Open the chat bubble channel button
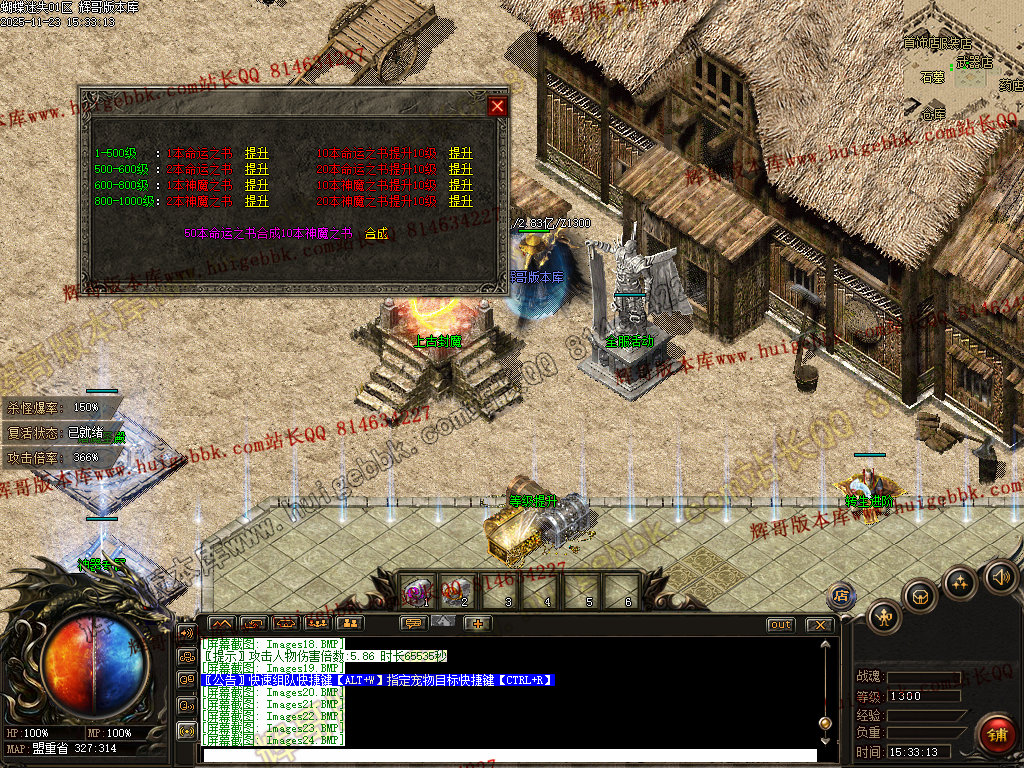 tap(411, 623)
